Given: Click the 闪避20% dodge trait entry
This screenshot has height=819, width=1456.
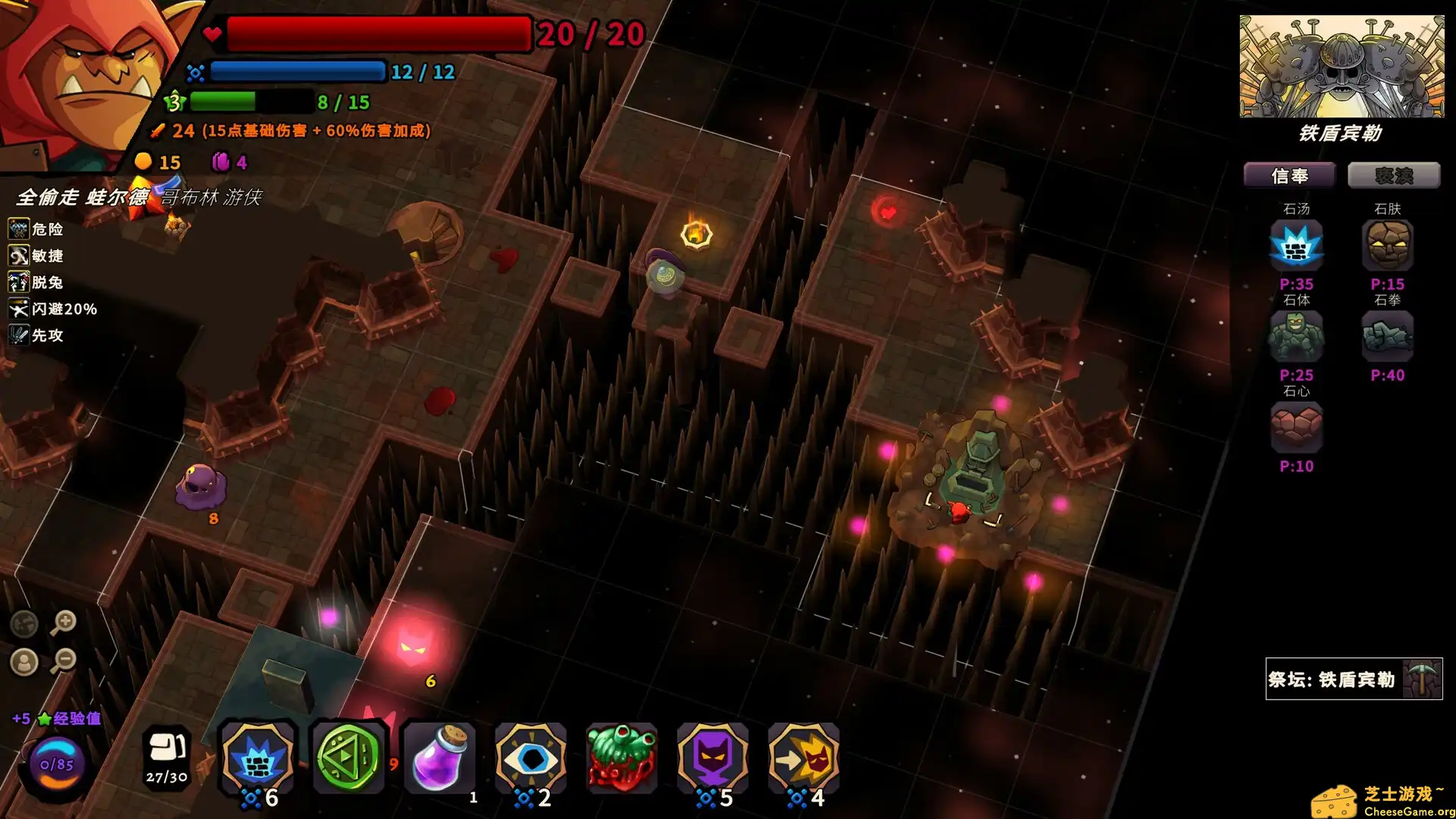Looking at the screenshot, I should 55,309.
